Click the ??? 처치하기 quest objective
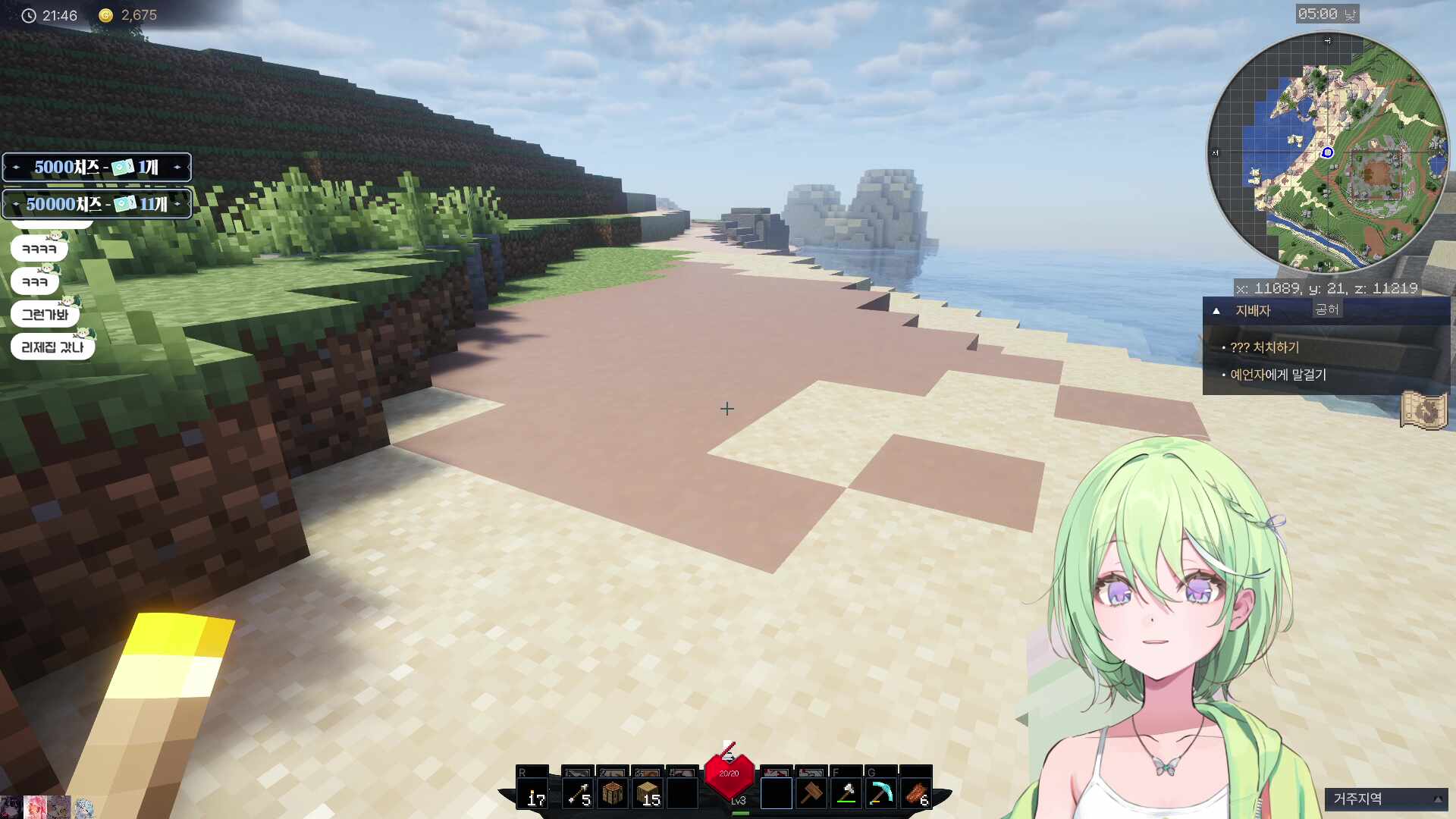This screenshot has height=819, width=1456. (1263, 347)
